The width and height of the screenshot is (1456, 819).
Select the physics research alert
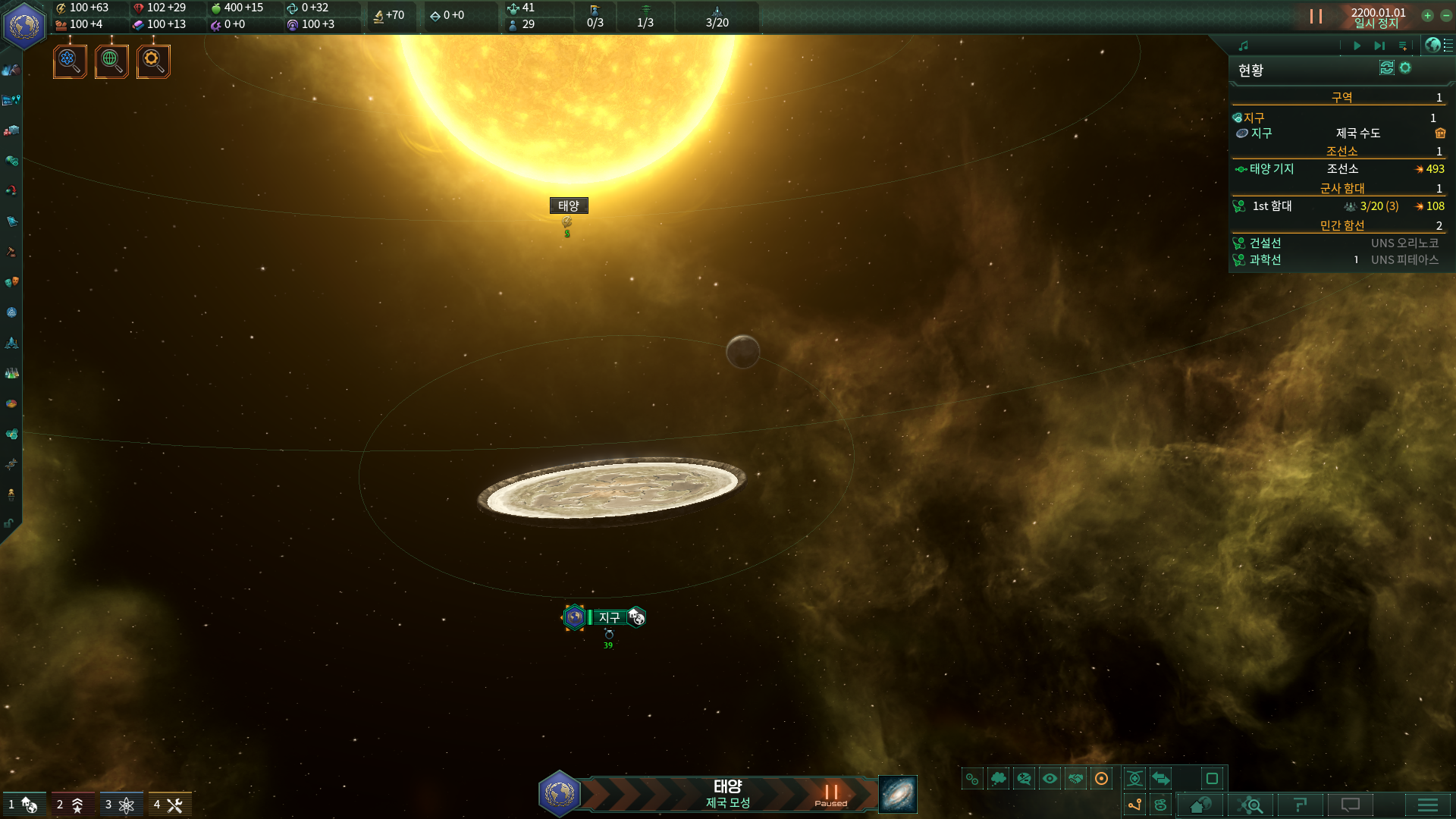(70, 61)
